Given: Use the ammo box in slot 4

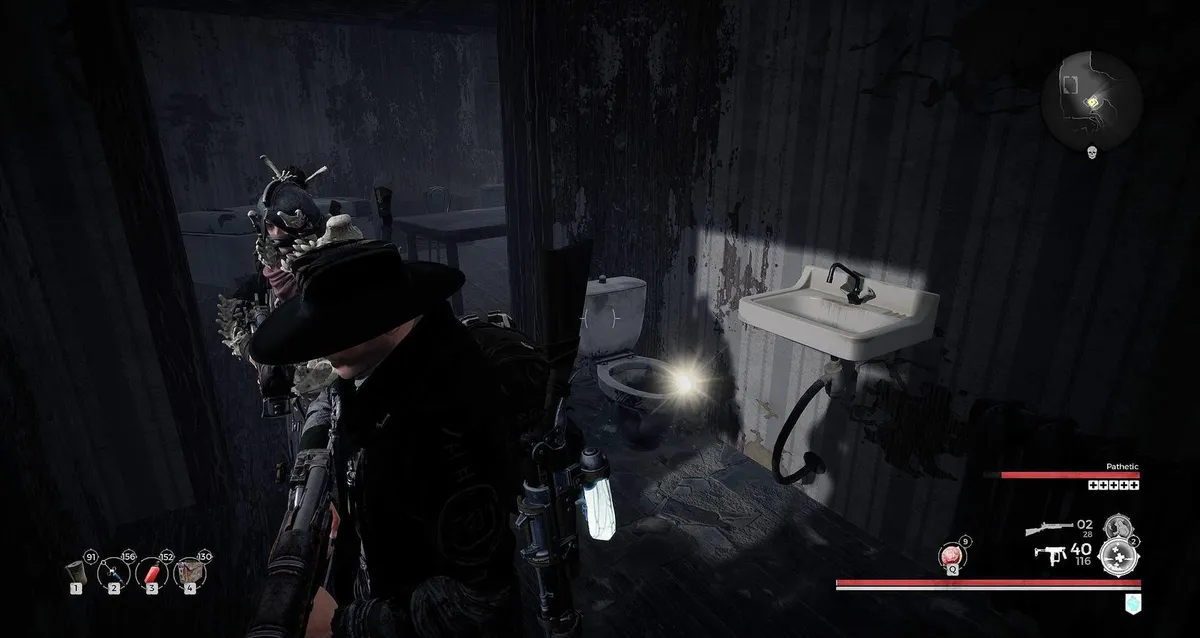Looking at the screenshot, I should click(x=187, y=573).
